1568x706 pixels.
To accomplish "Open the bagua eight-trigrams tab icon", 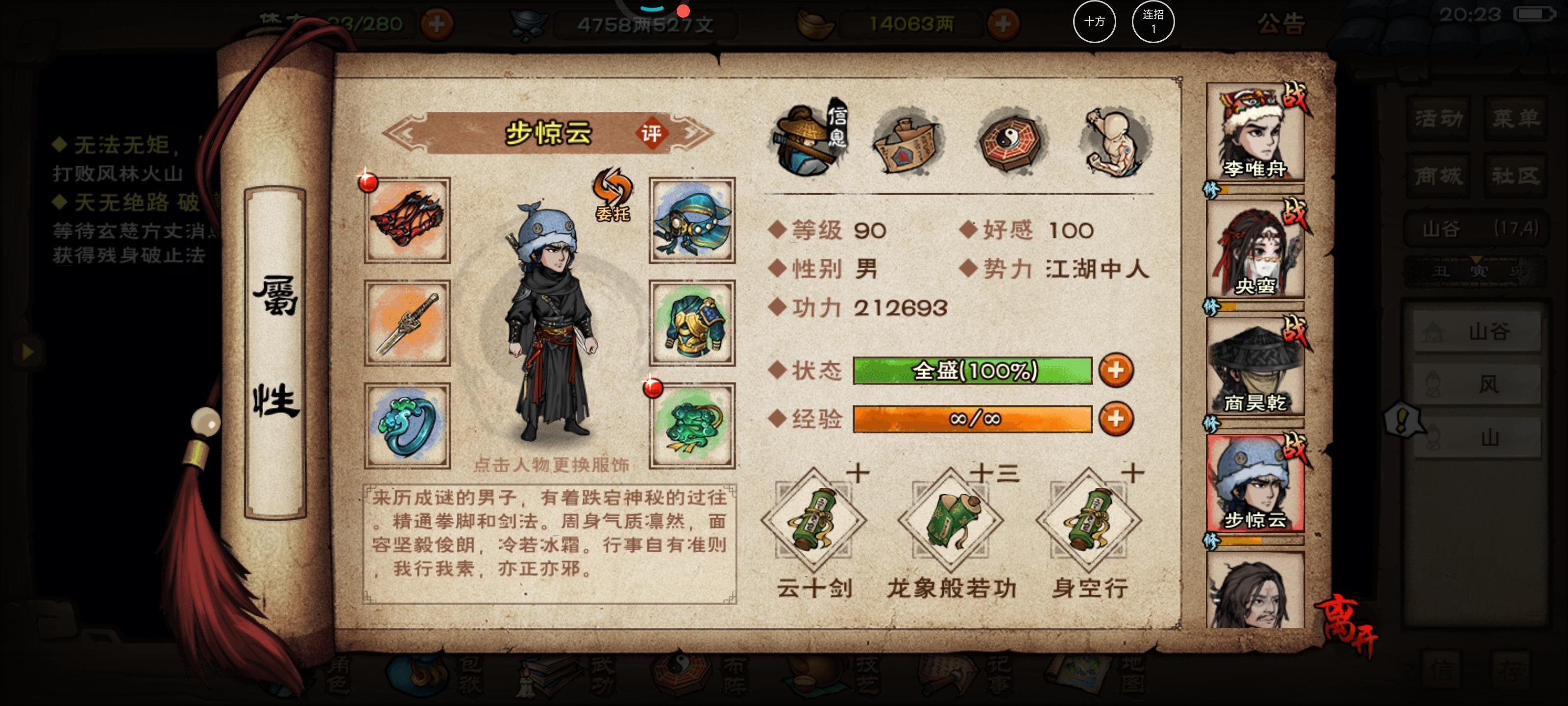I will point(1008,141).
